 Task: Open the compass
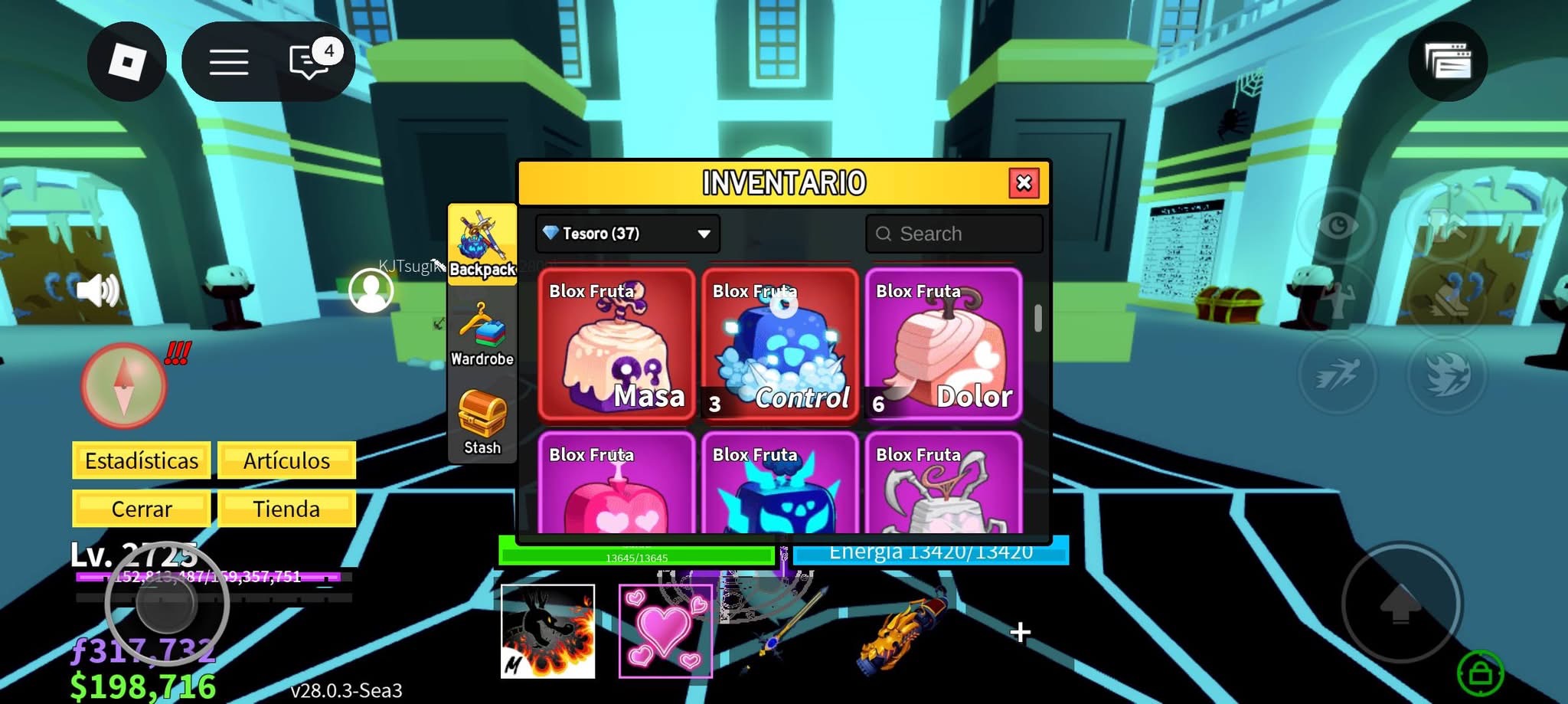click(123, 385)
